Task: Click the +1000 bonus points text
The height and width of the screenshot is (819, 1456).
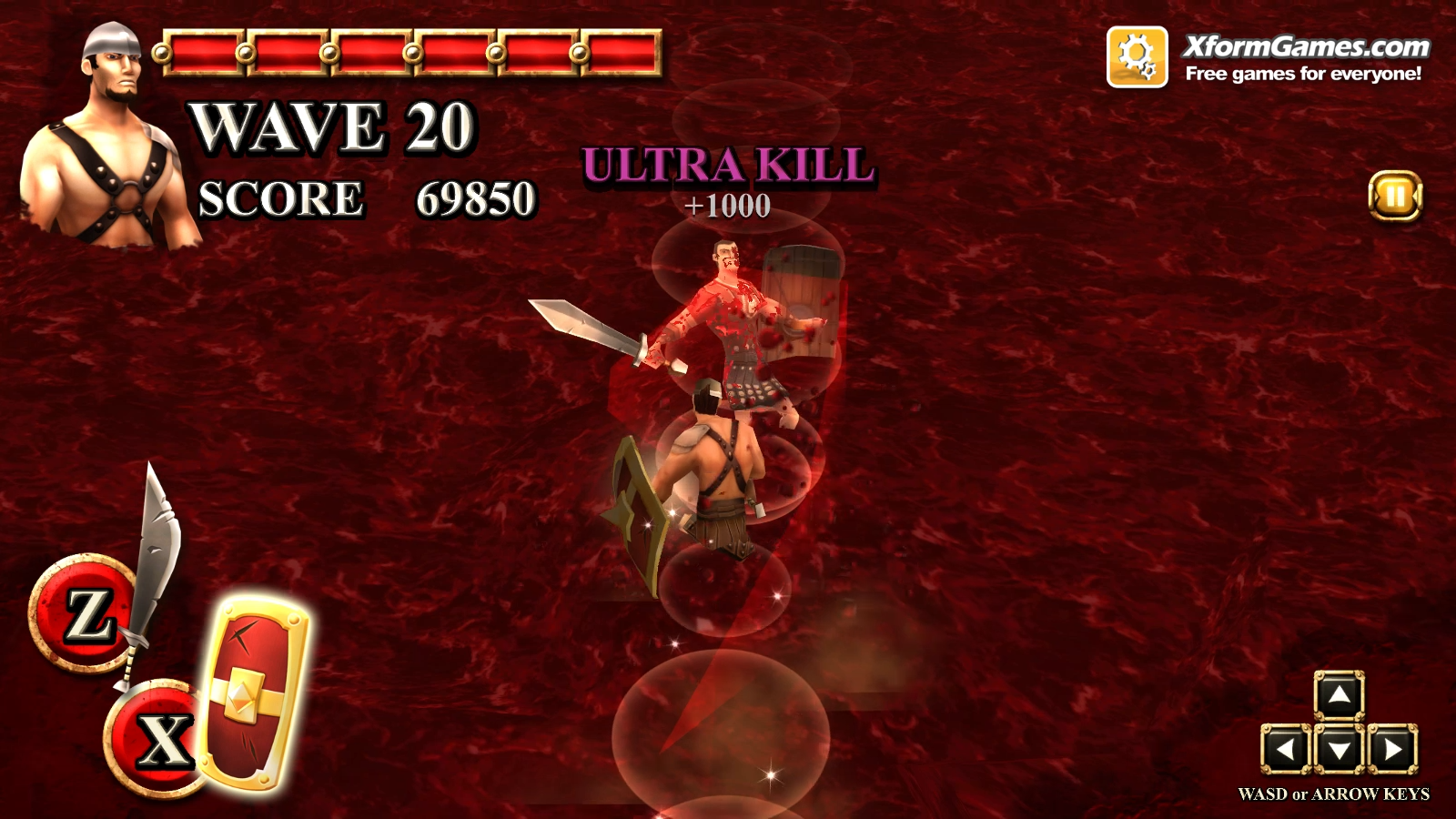Action: [726, 205]
